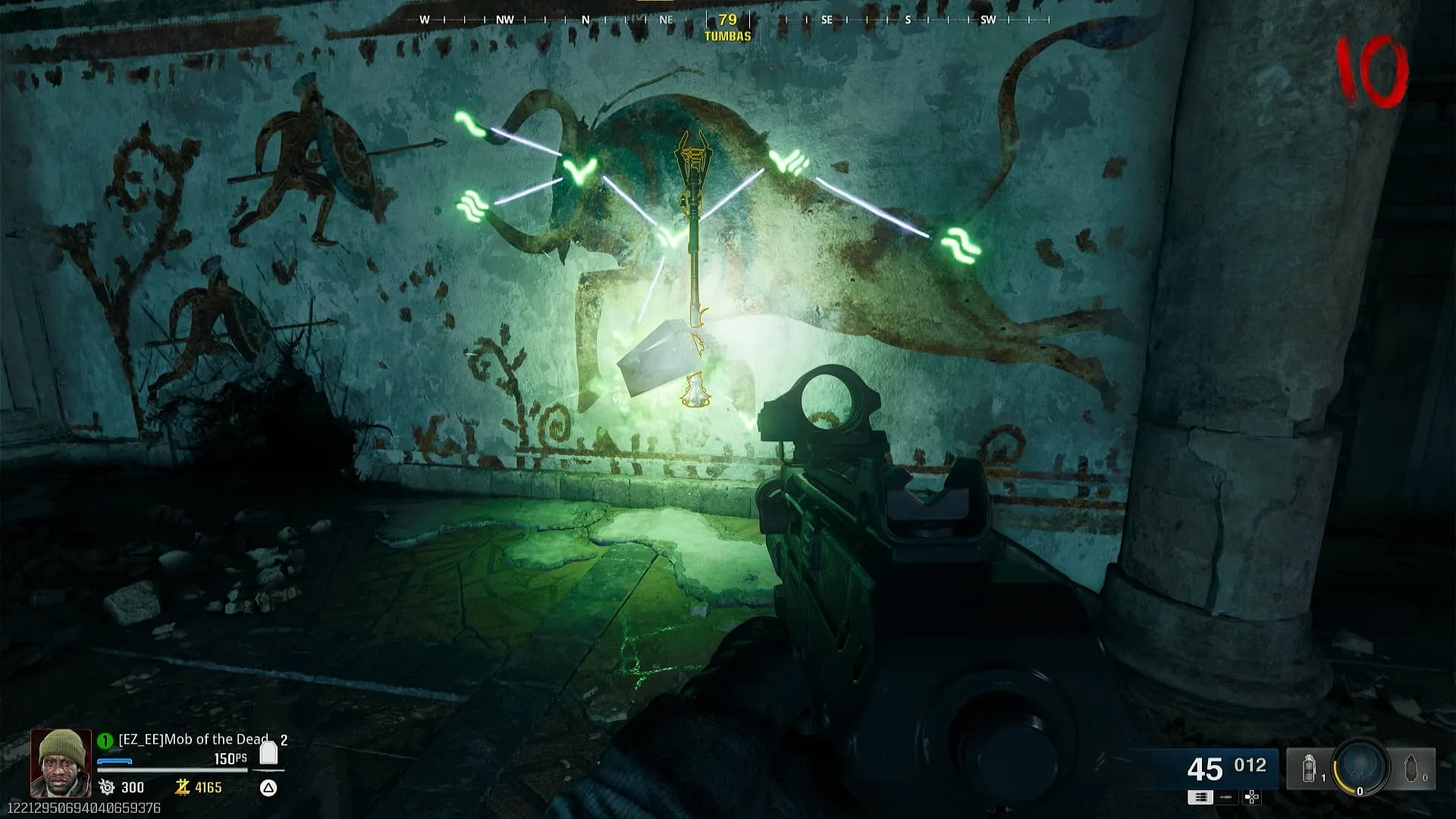Select the armor plate icon
Viewport: 1456px width, 819px height.
click(x=268, y=752)
